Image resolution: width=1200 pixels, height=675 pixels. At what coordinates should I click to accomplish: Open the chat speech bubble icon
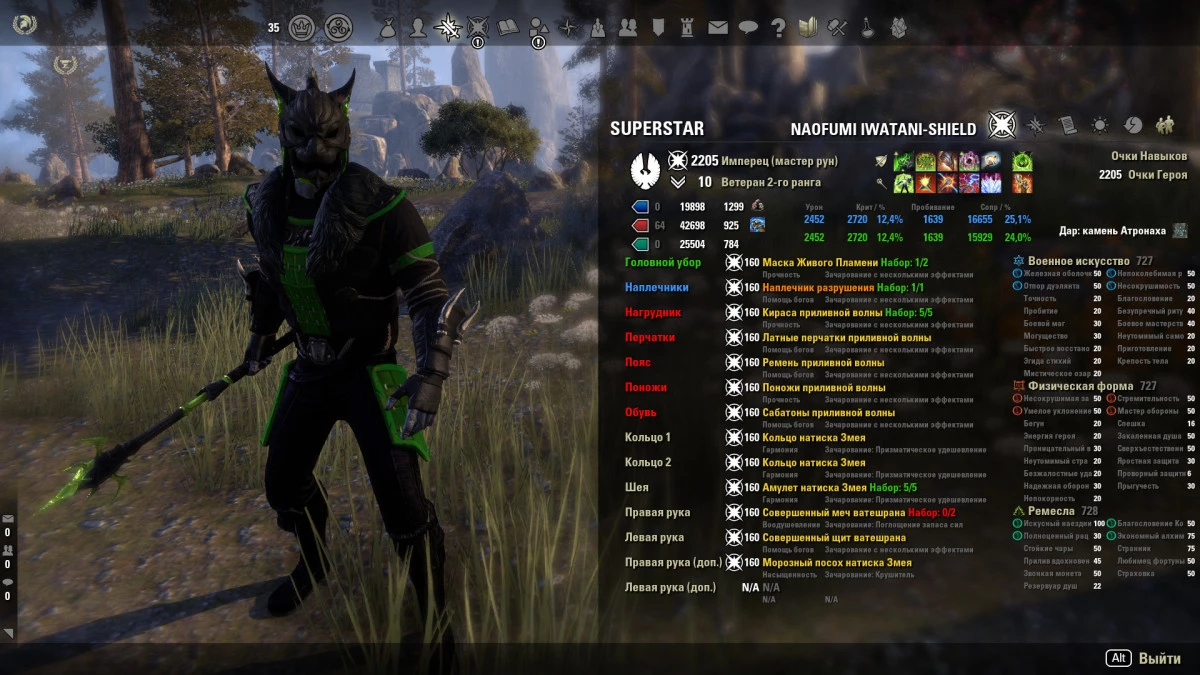748,27
